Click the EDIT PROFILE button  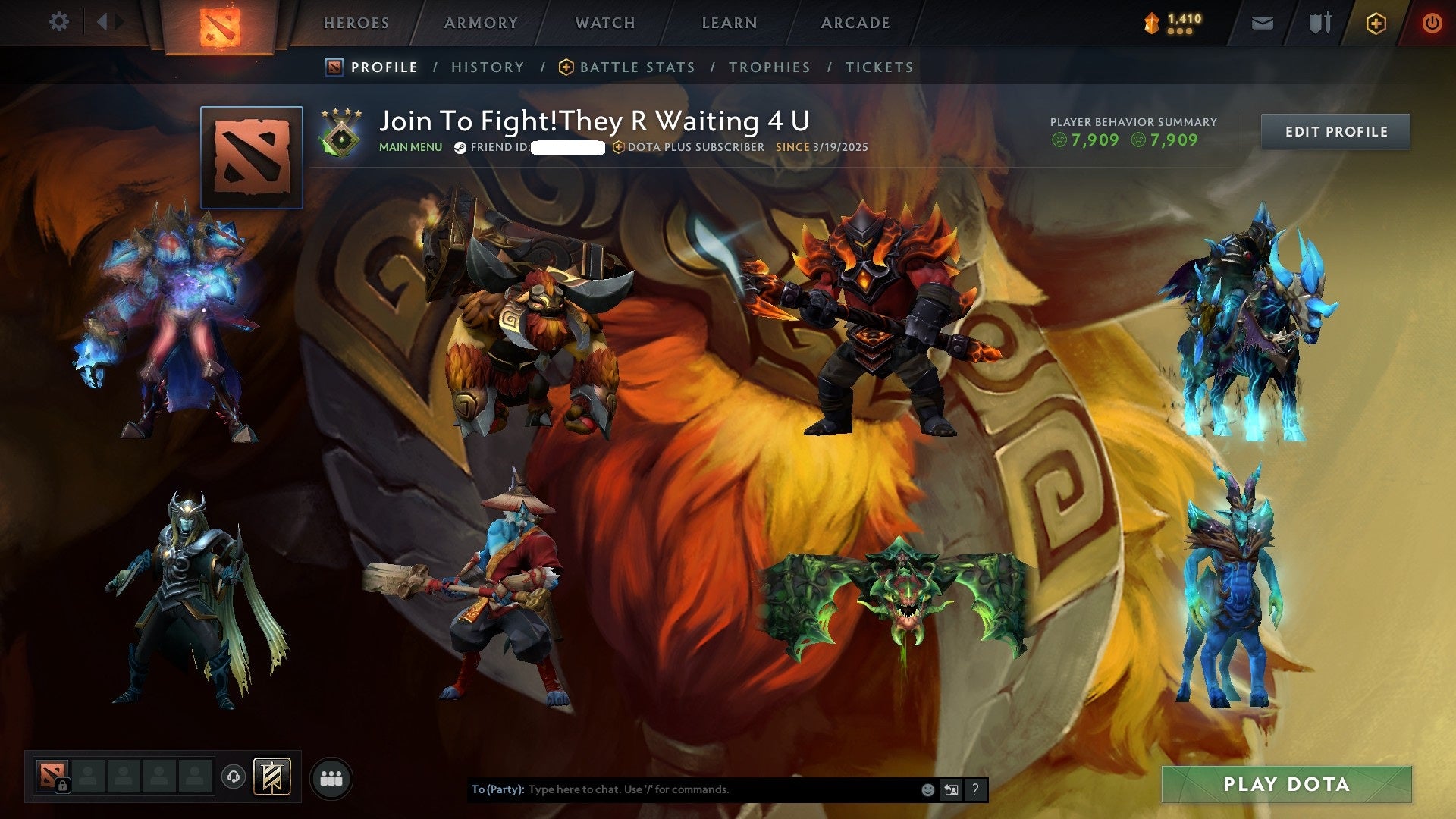pyautogui.click(x=1335, y=131)
